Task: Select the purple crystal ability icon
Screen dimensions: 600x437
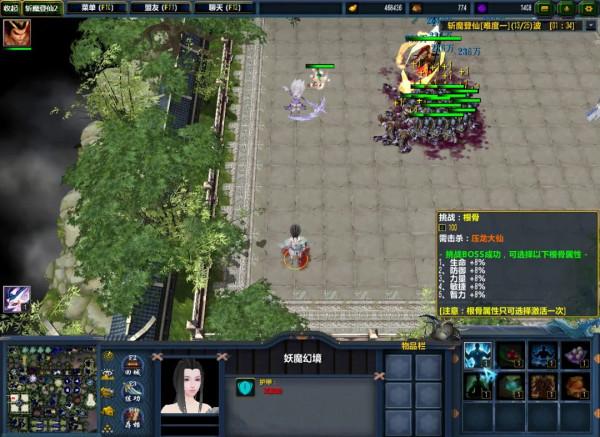Action: coord(575,355)
